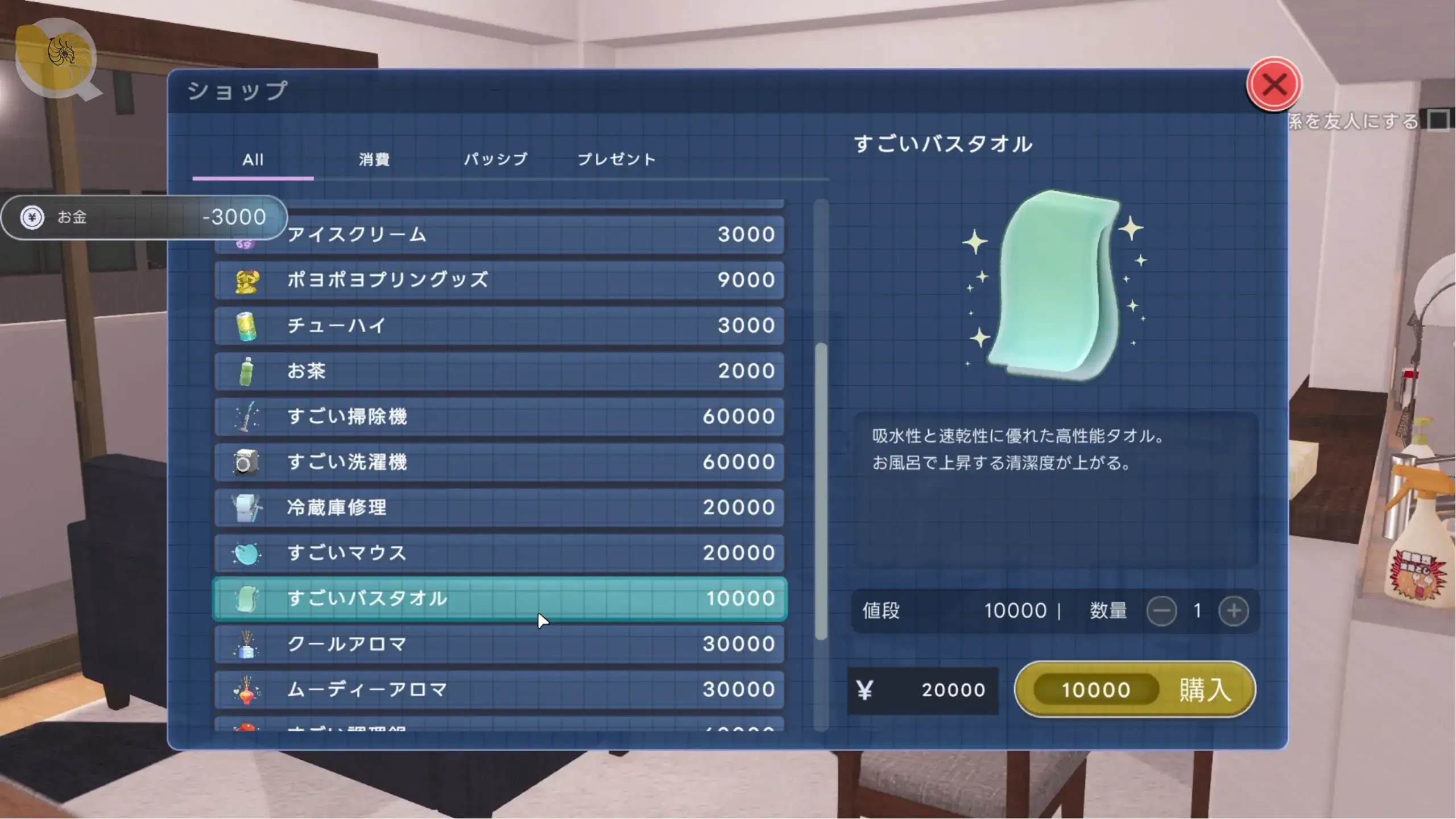1456x819 pixels.
Task: Click the highlighted すごいバスタオル row
Action: (499, 598)
